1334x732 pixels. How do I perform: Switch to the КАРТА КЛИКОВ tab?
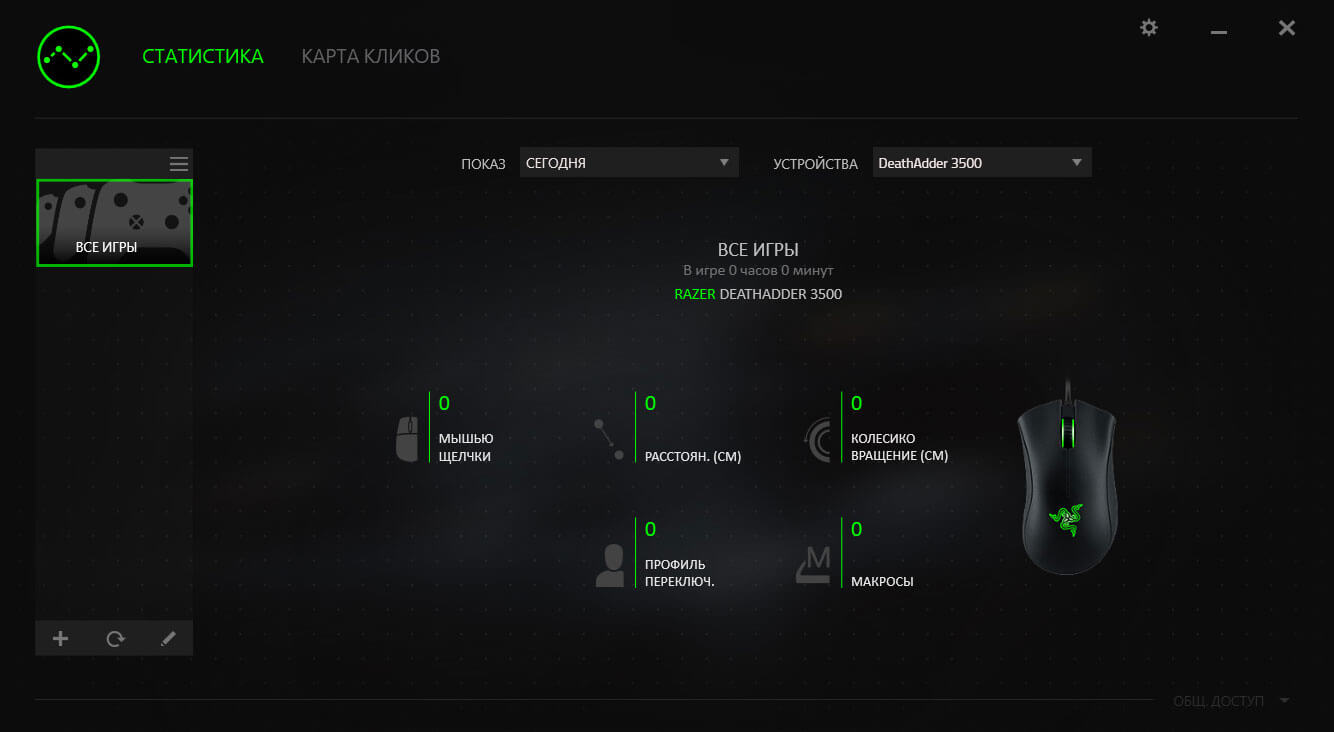tap(370, 56)
